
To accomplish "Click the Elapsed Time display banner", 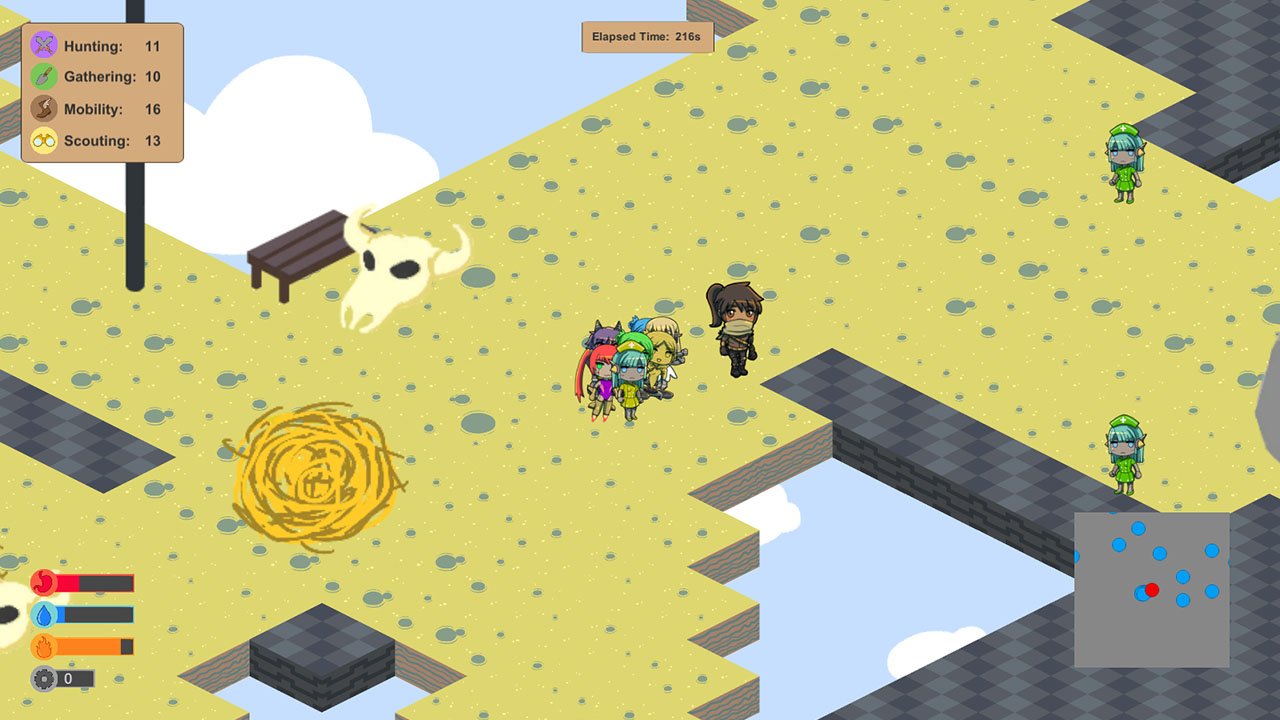I will pos(645,35).
